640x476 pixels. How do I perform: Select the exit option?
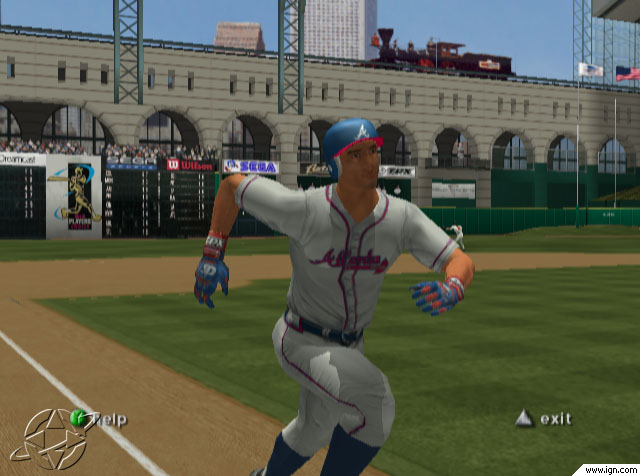click(x=545, y=418)
